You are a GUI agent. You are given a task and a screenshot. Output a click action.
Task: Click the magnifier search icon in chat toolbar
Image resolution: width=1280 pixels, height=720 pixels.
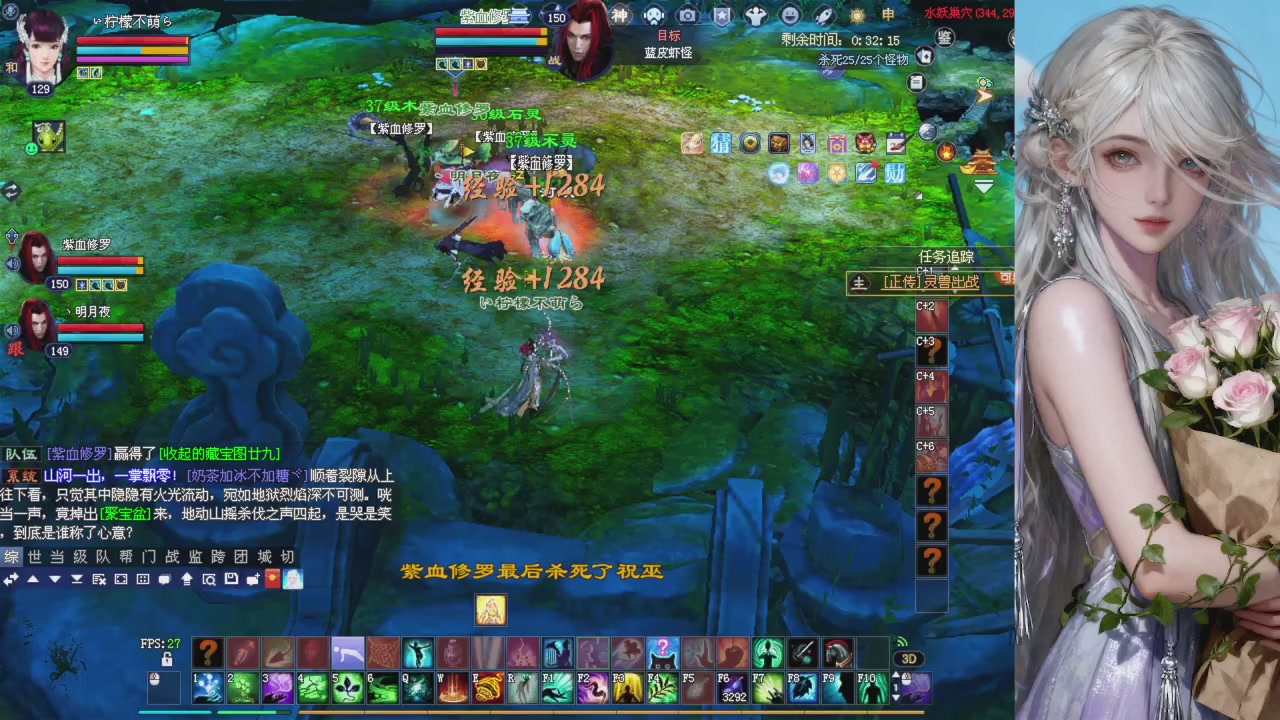(209, 580)
